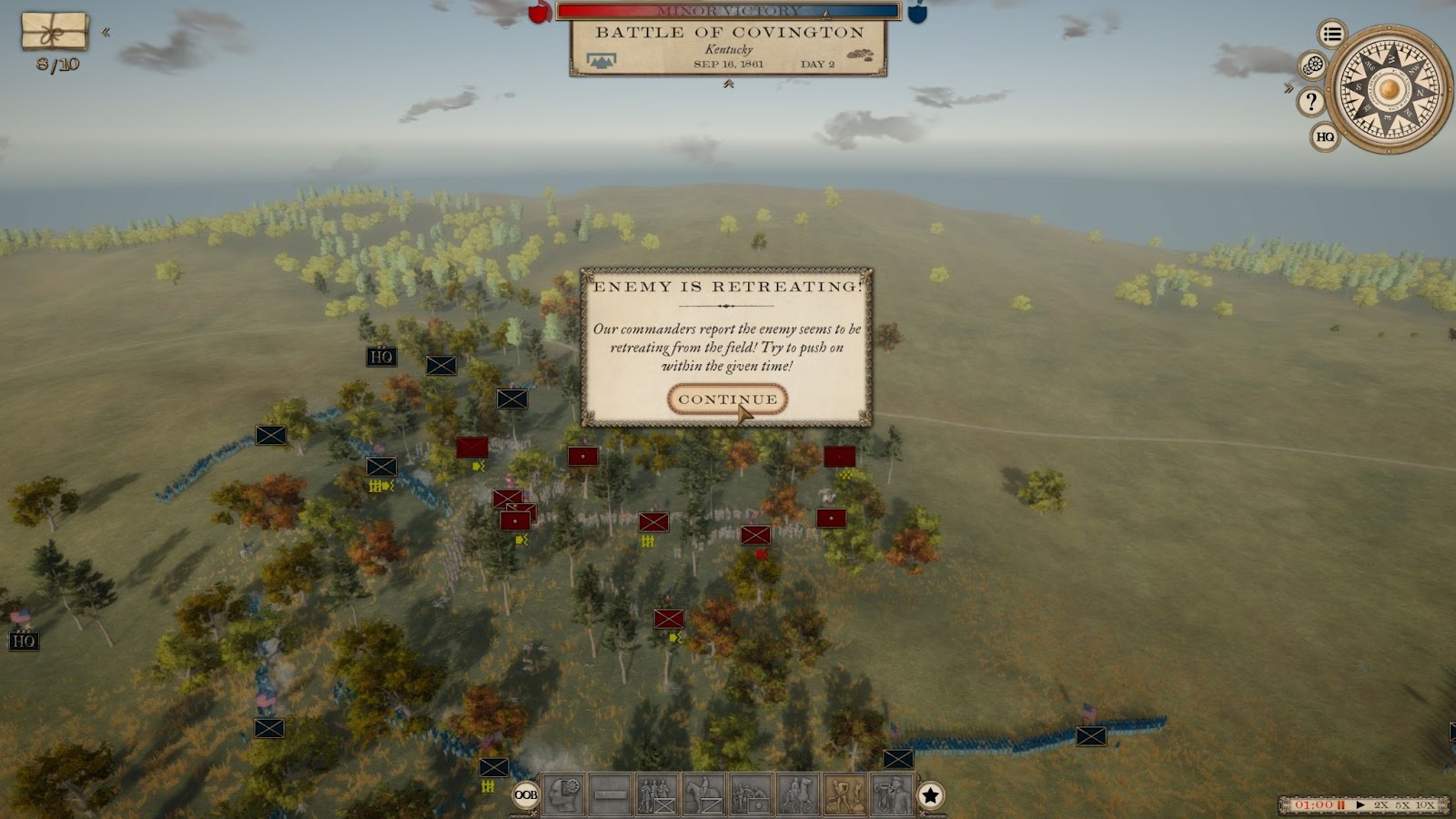This screenshot has width=1456, height=819.
Task: Open the dispatch parcel messages icon
Action: [55, 32]
